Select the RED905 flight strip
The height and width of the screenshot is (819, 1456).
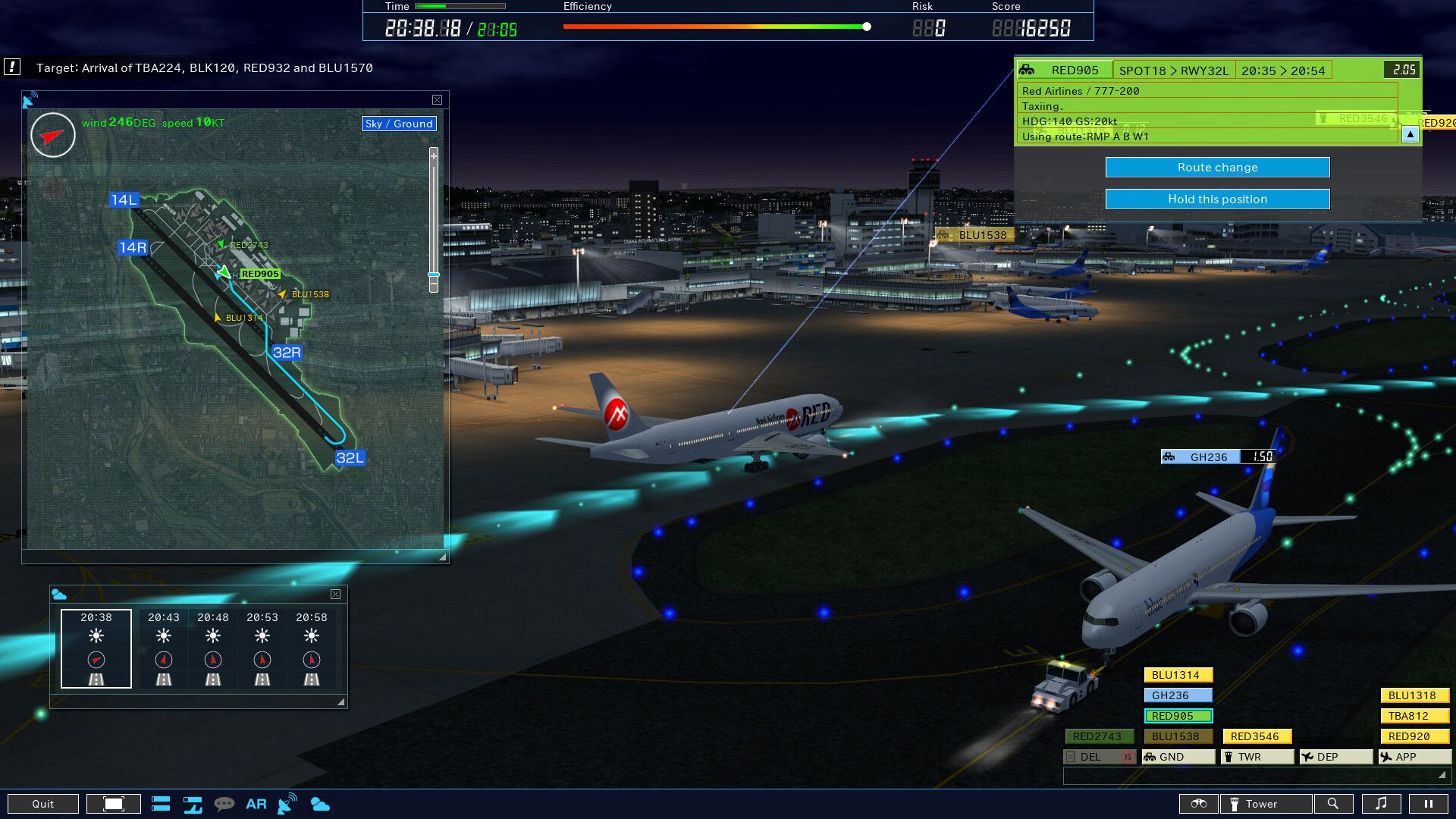(1178, 715)
